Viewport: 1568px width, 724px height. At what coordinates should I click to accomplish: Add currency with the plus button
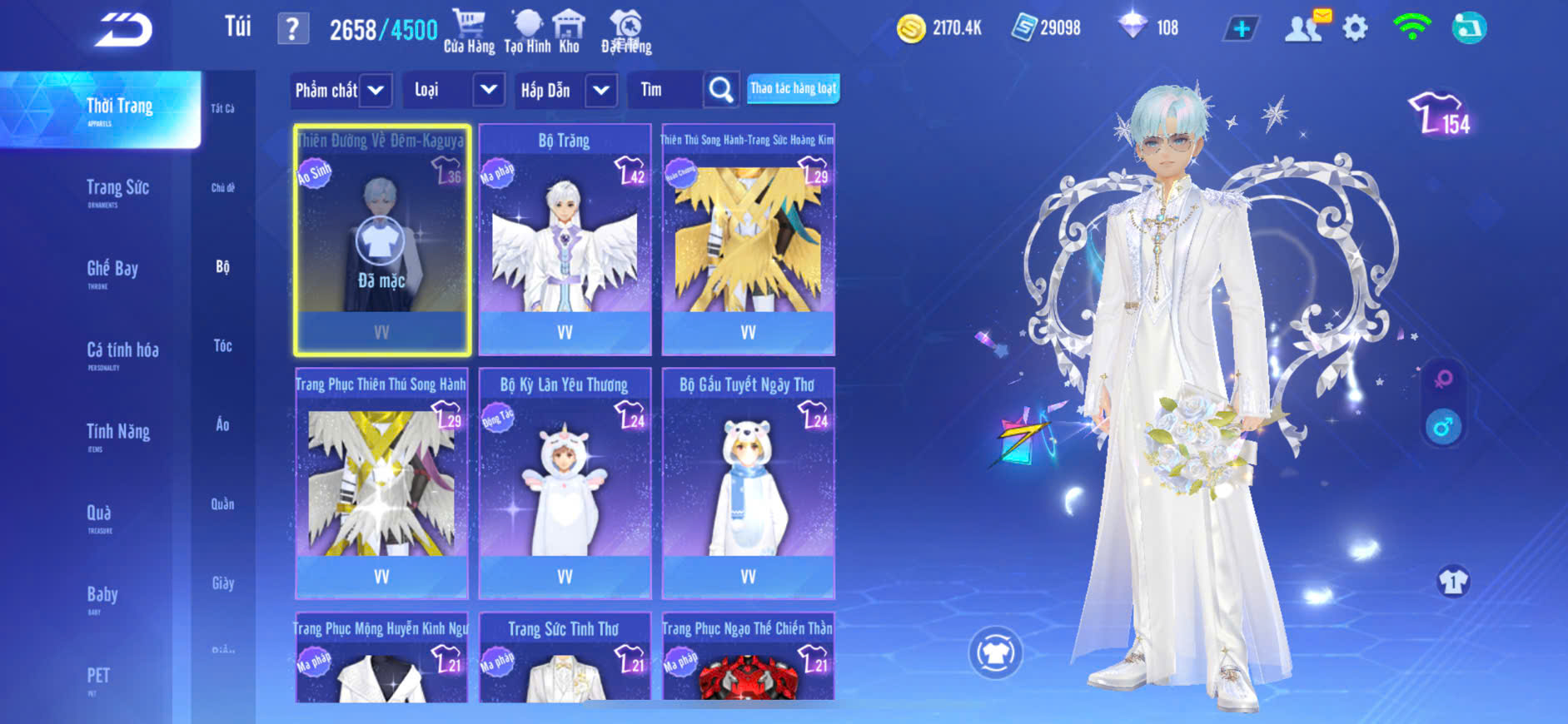click(1241, 29)
